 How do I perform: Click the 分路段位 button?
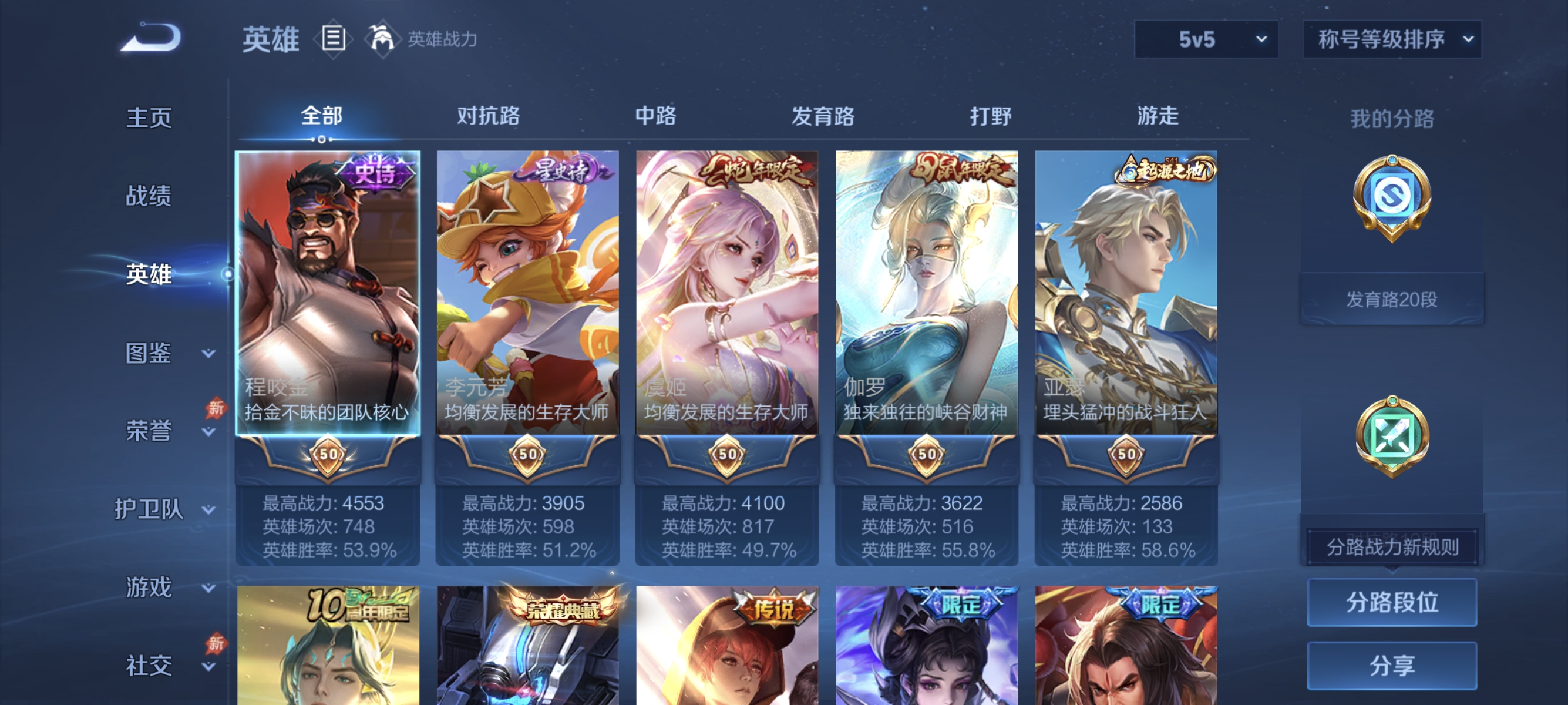[x=1392, y=603]
